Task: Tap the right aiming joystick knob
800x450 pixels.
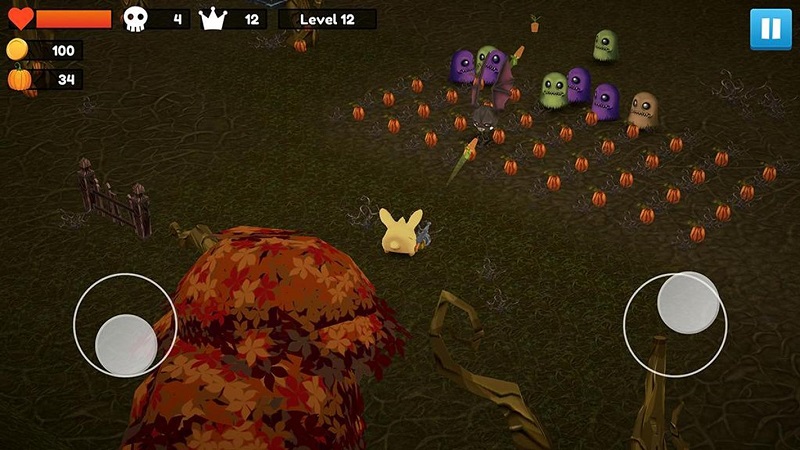Action: pyautogui.click(x=688, y=303)
